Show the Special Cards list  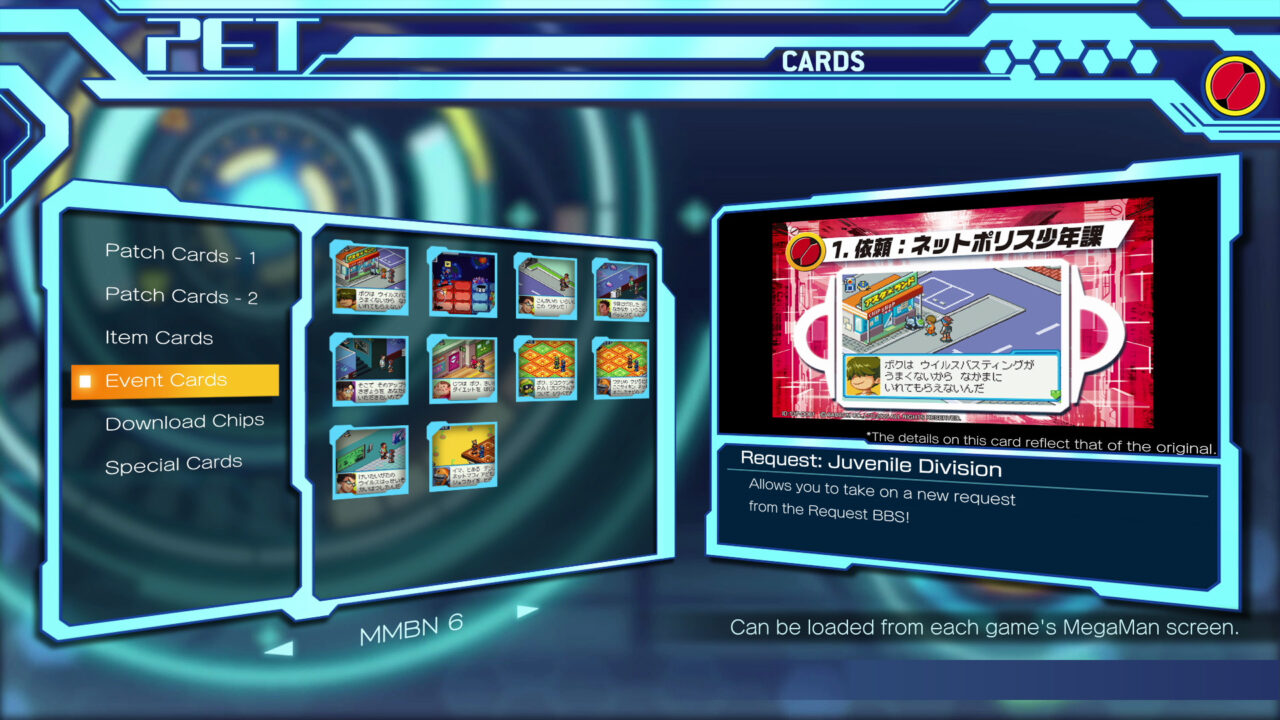(x=173, y=463)
